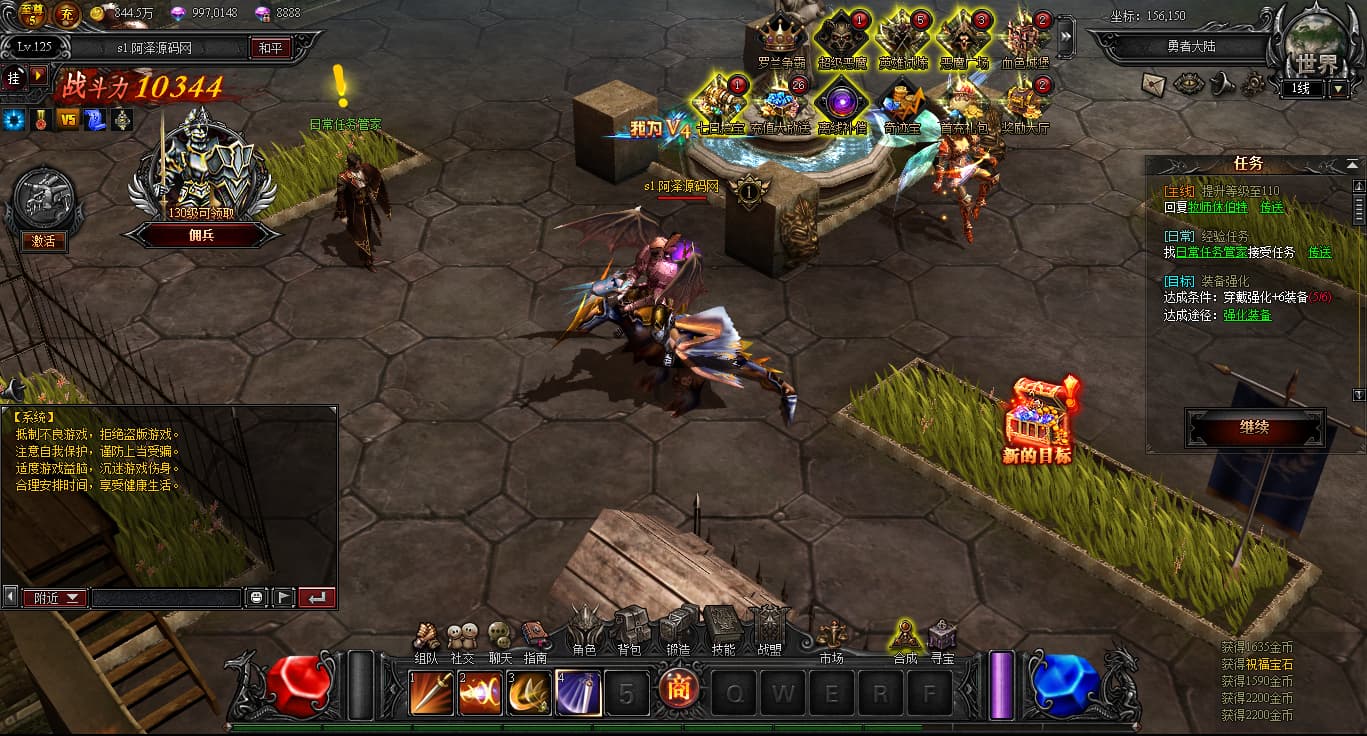Open the 血色城堡 event
This screenshot has width=1367, height=736.
[x=1026, y=38]
